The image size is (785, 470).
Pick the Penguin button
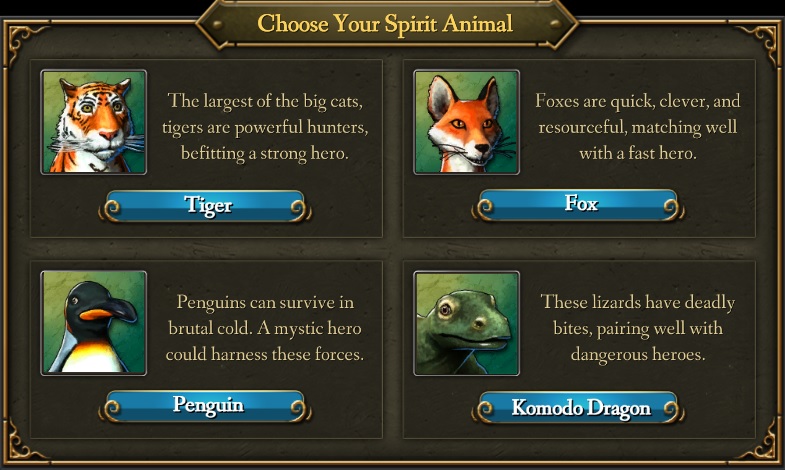(207, 406)
